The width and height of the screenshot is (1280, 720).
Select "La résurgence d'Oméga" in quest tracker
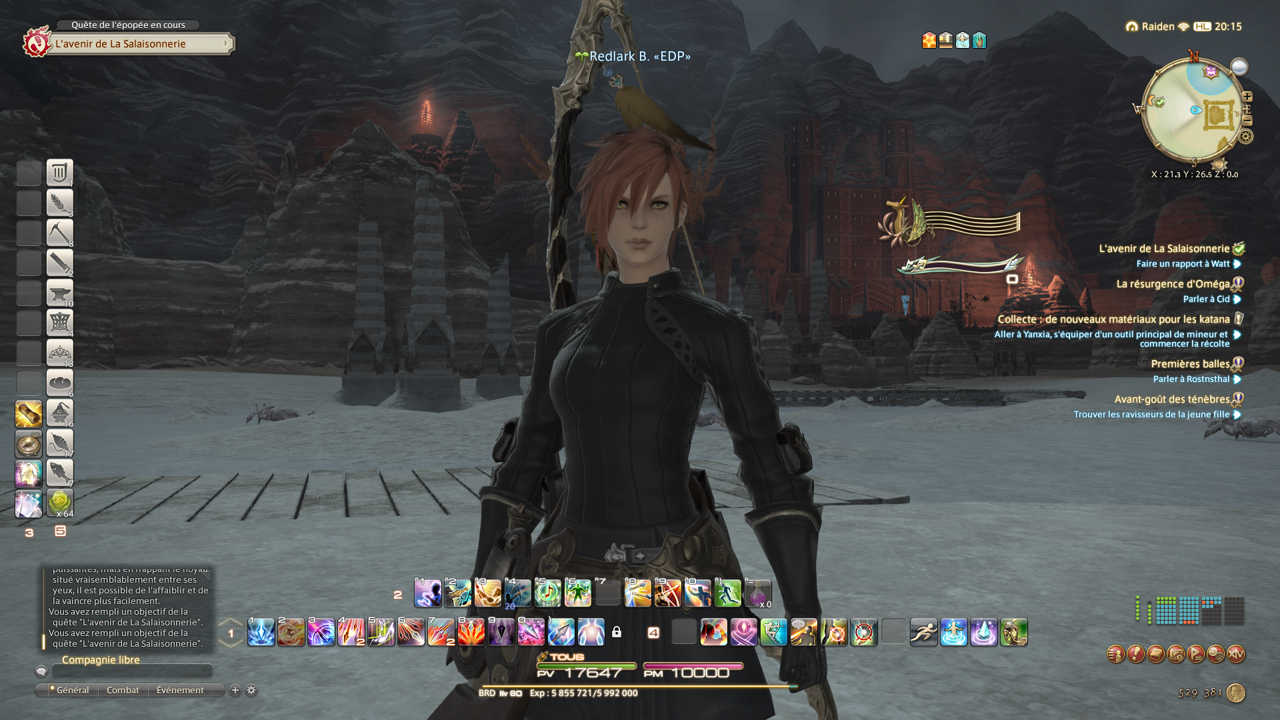(x=1172, y=284)
